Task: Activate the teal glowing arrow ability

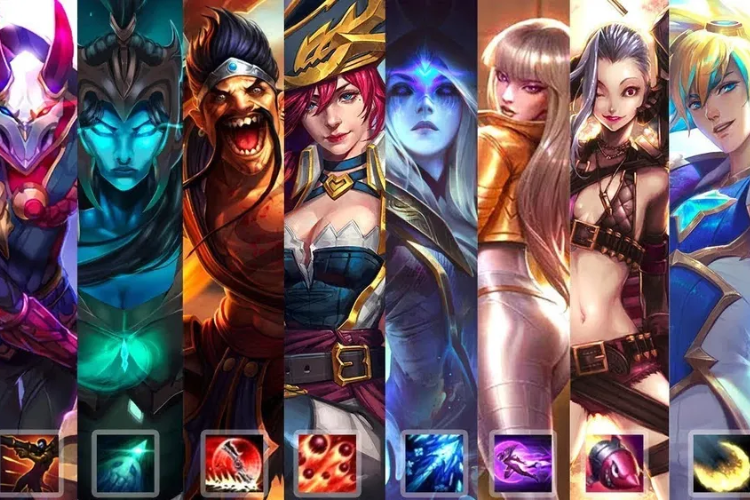Action: [x=125, y=462]
